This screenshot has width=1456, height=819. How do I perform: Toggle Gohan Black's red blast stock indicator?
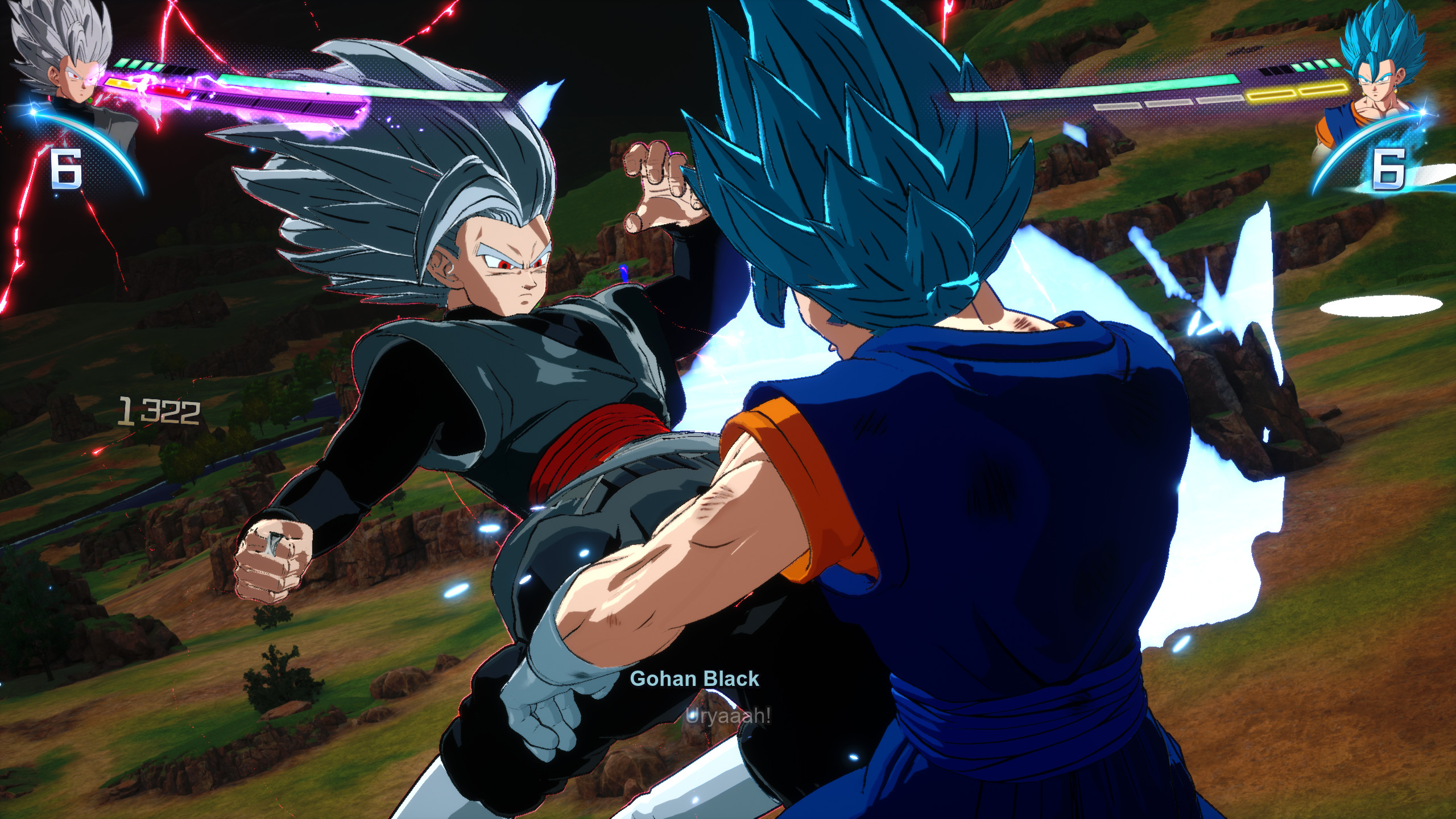tap(168, 92)
